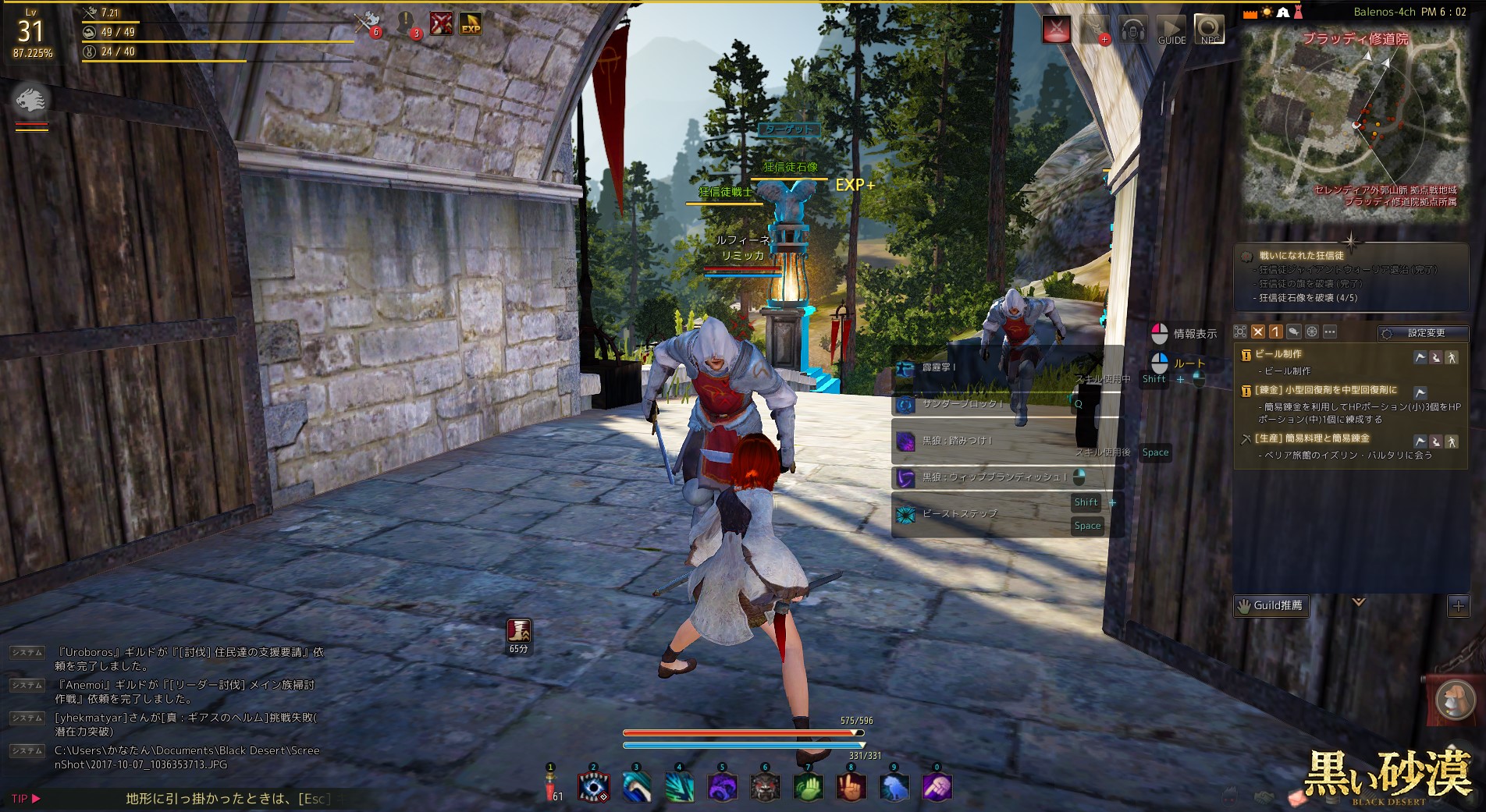Viewport: 1486px width, 812px height.
Task: Toggle the red crossed-swords PvP icon
Action: (1057, 30)
